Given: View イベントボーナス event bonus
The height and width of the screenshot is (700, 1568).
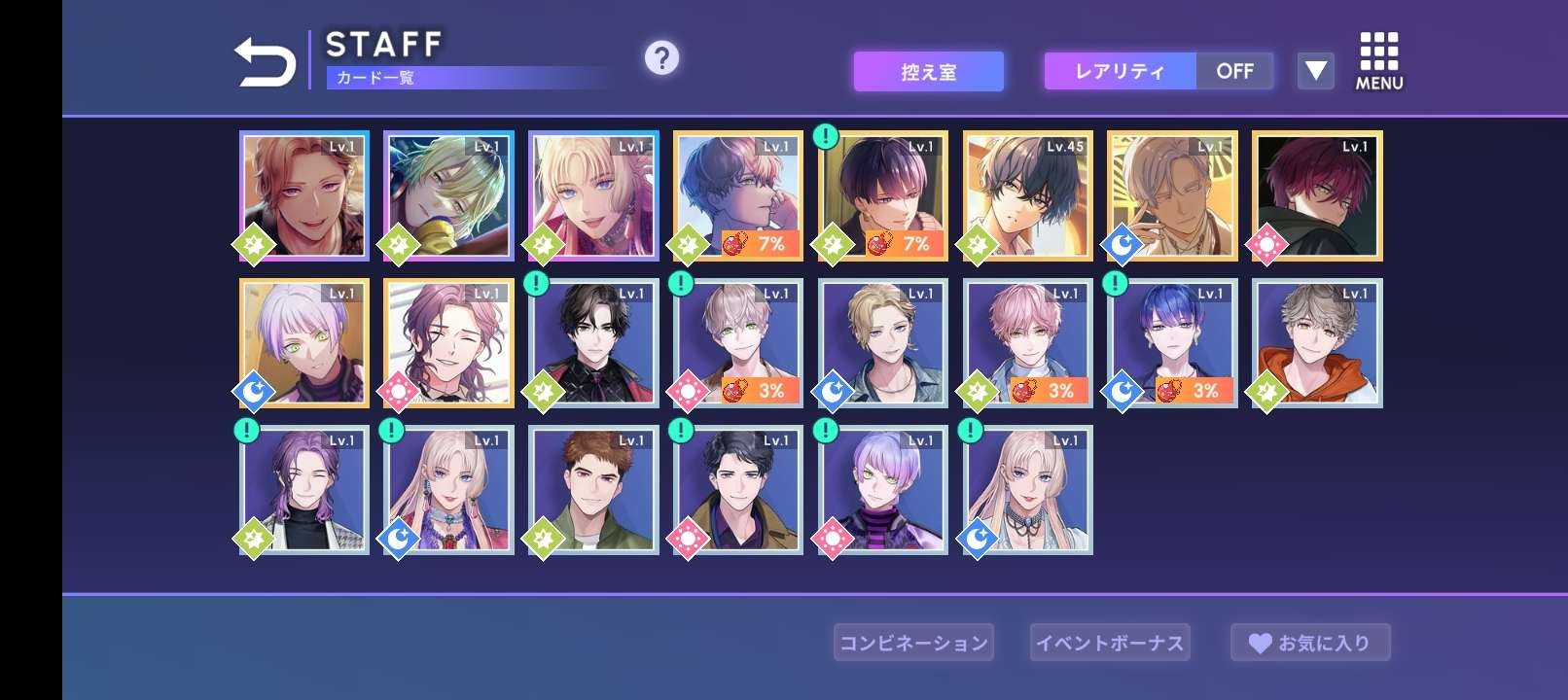Looking at the screenshot, I should [1110, 643].
